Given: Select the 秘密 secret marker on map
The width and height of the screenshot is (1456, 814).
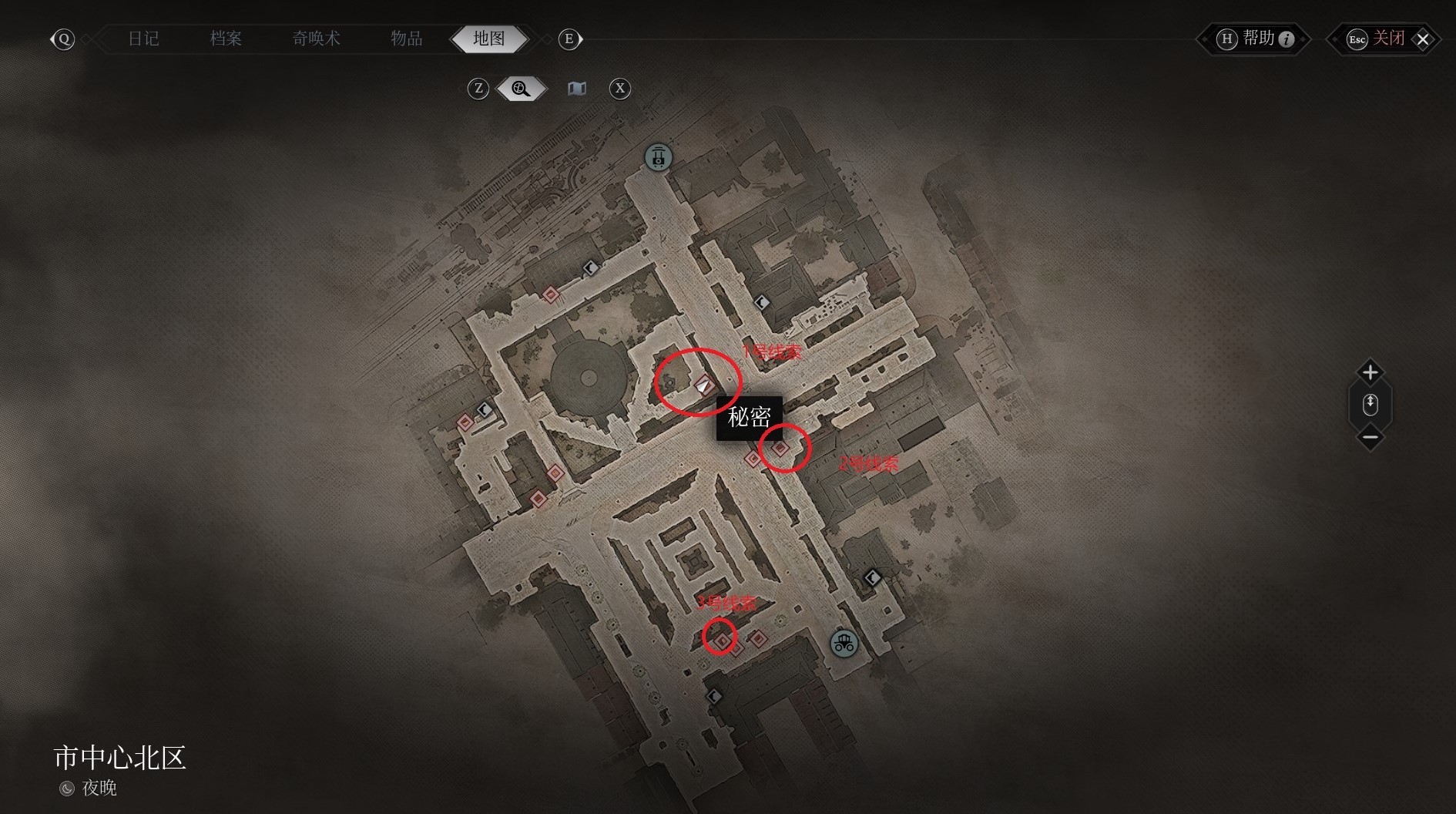Looking at the screenshot, I should [704, 385].
